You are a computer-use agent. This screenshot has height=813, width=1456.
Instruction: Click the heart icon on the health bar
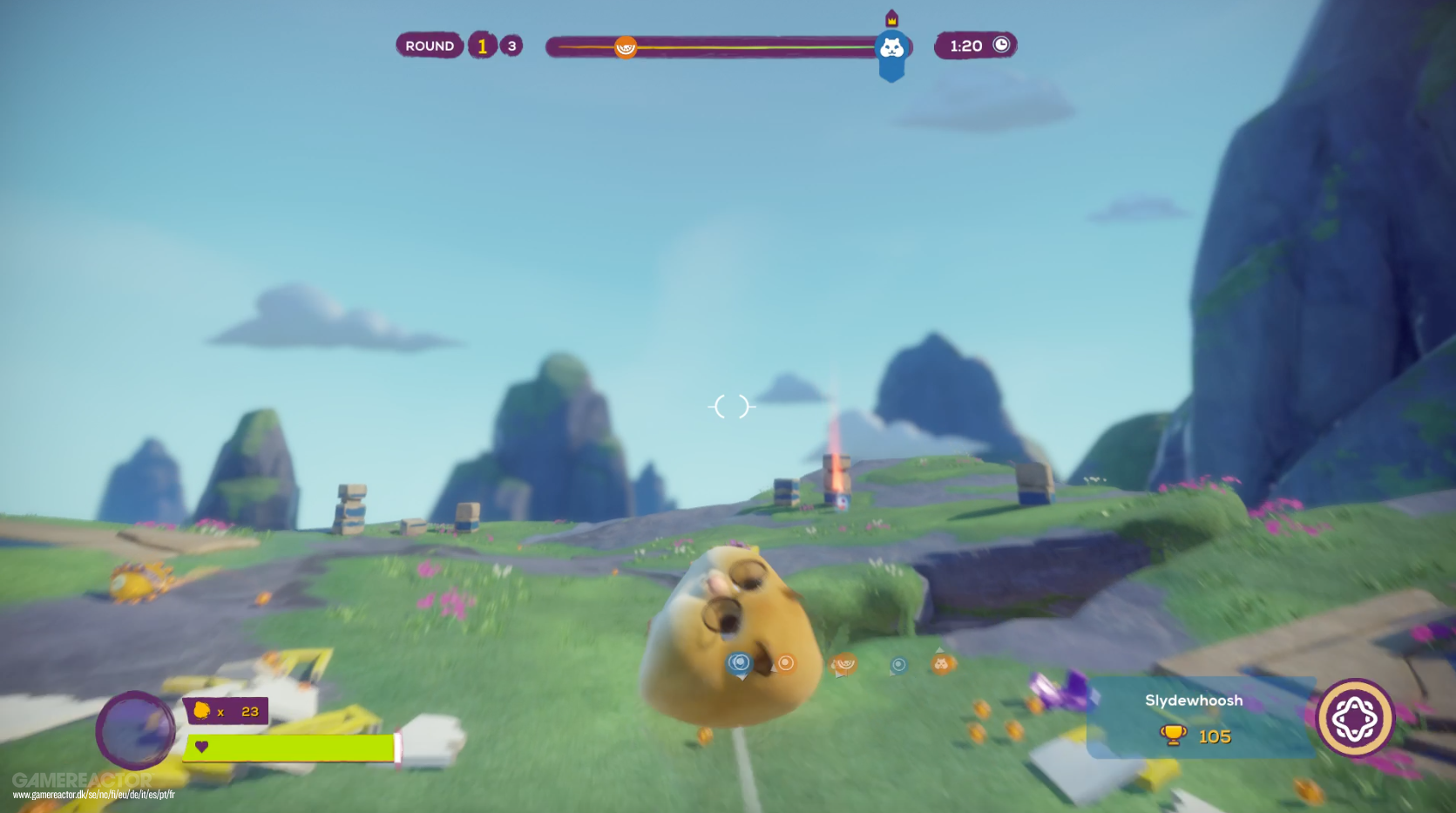pos(202,747)
